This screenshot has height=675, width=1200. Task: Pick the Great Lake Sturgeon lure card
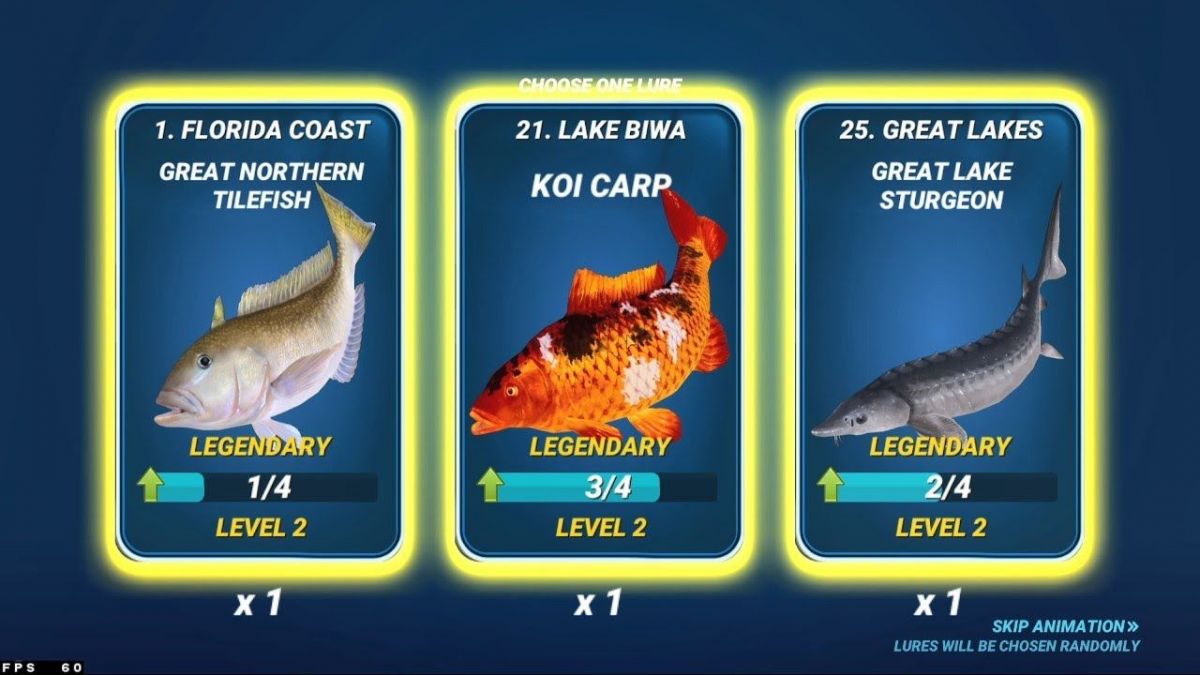pos(939,330)
